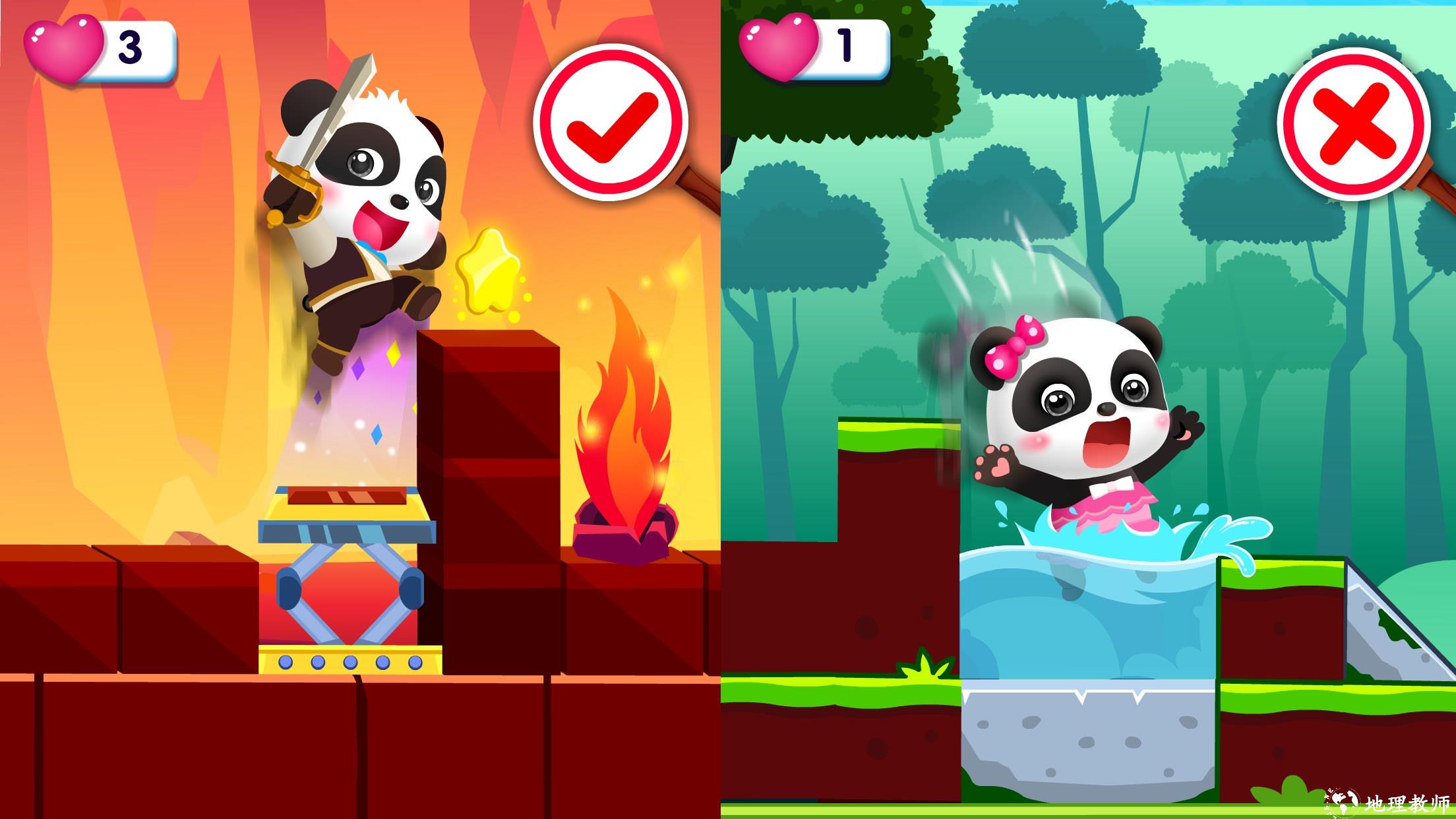
Task: Click the red checkmark circle badge
Action: [x=611, y=123]
